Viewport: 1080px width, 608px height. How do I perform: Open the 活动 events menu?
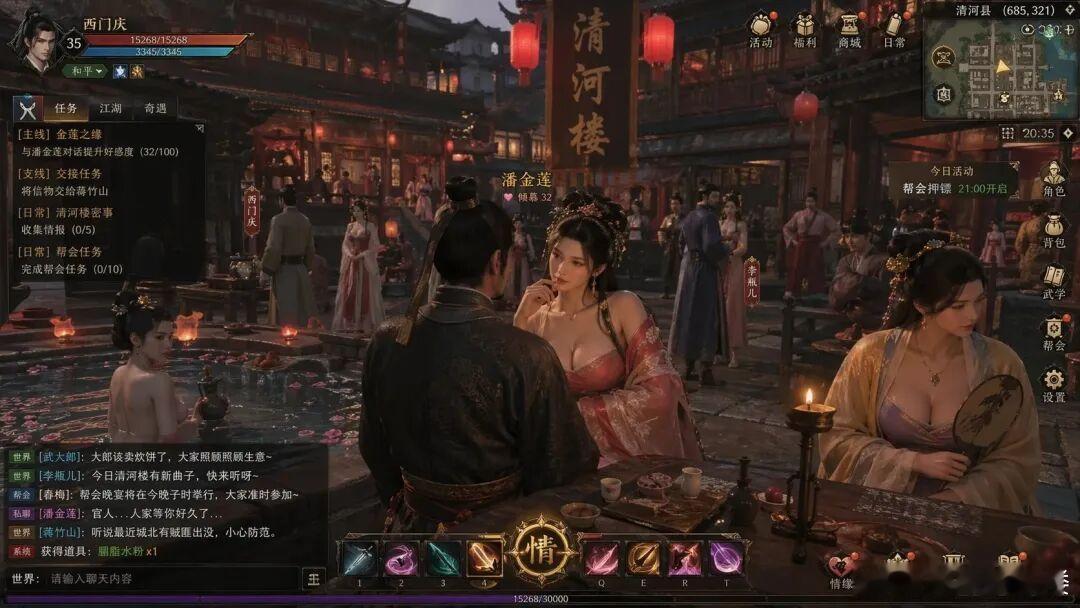tap(761, 27)
